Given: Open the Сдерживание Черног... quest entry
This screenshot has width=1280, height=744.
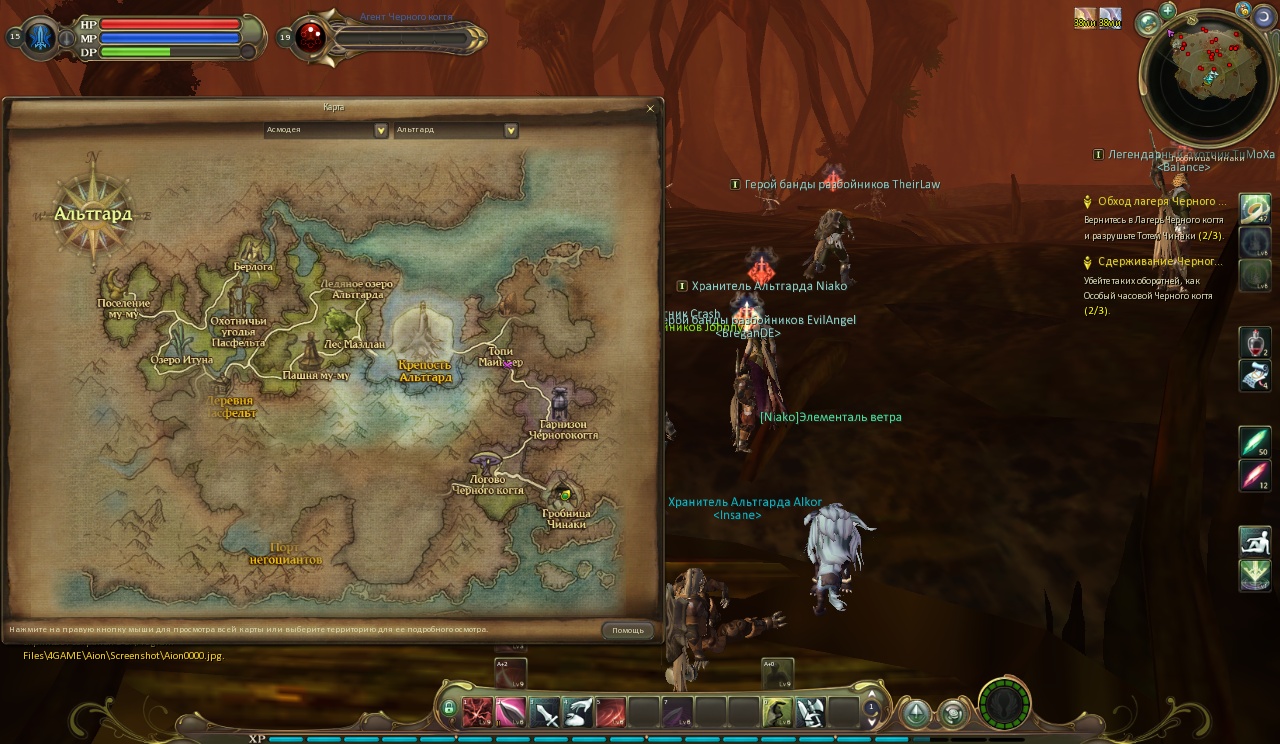Looking at the screenshot, I should coord(1160,261).
